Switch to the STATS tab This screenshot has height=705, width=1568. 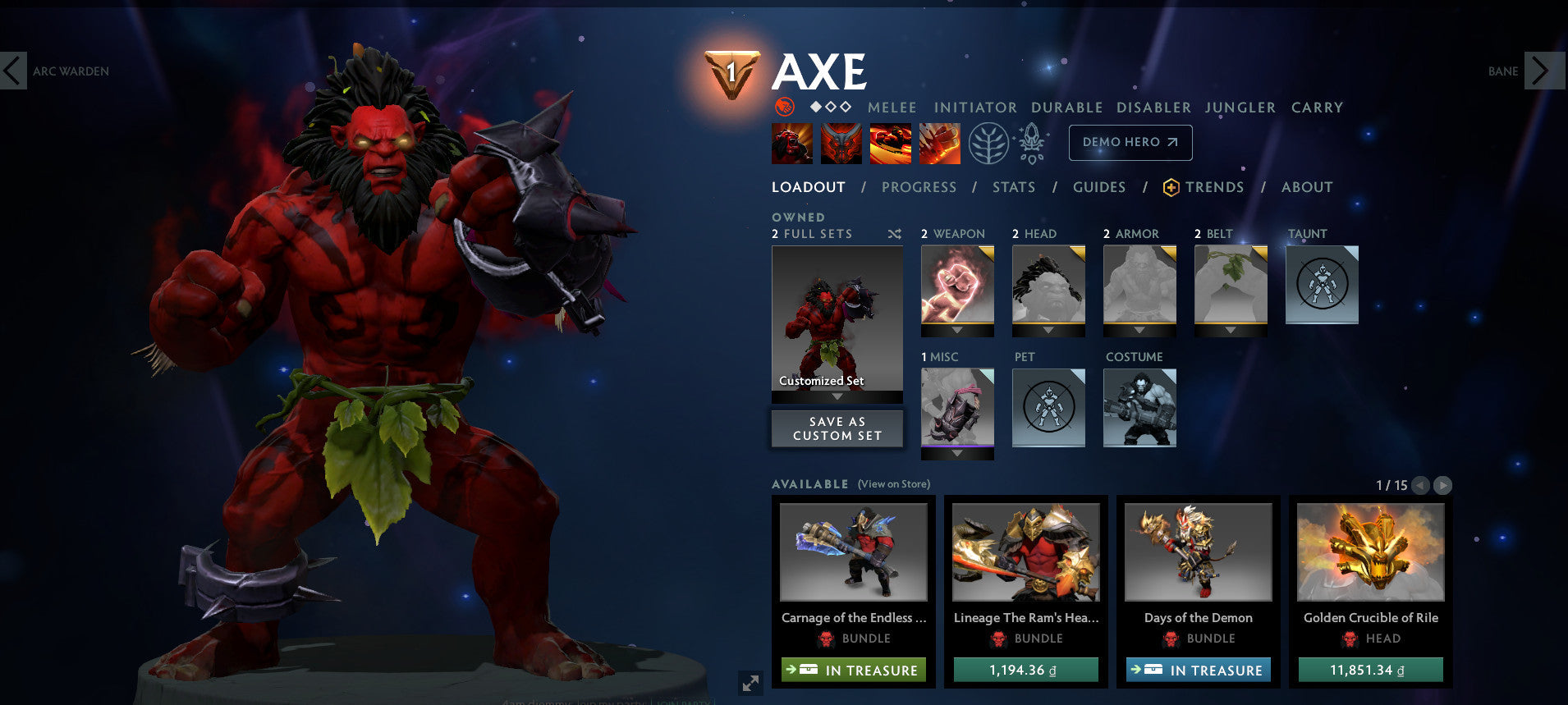click(x=1013, y=187)
